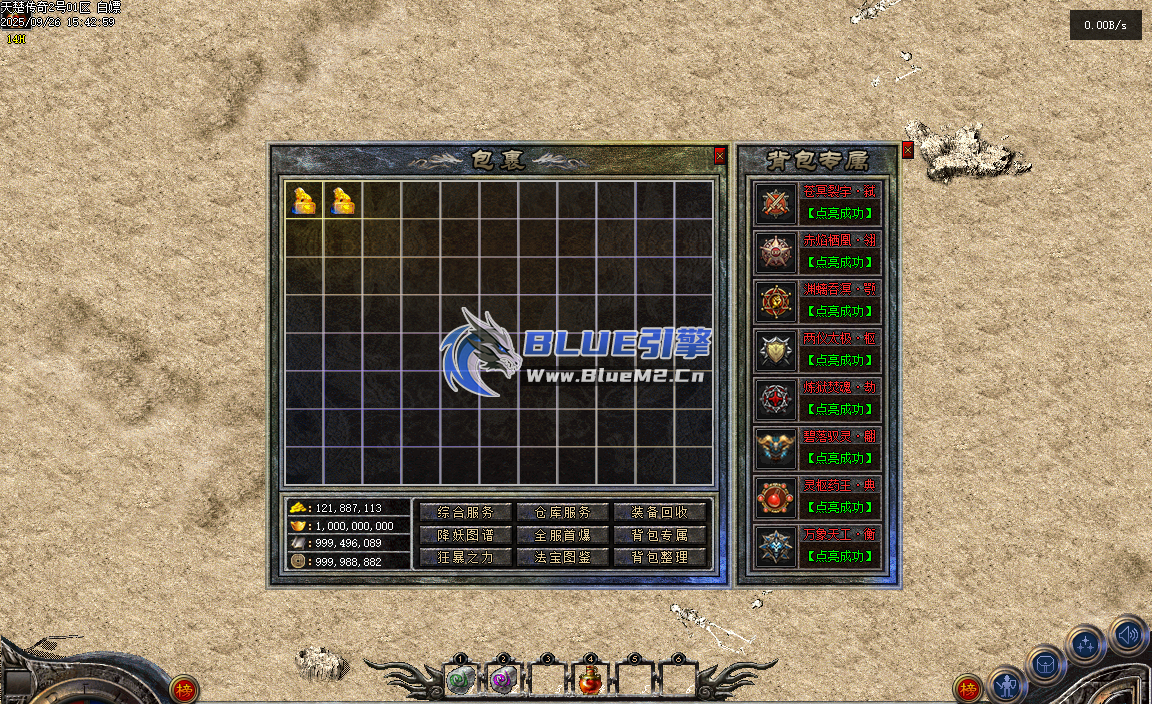The width and height of the screenshot is (1152, 704).
Task: Sort the bag with 背包整理
Action: [x=660, y=557]
